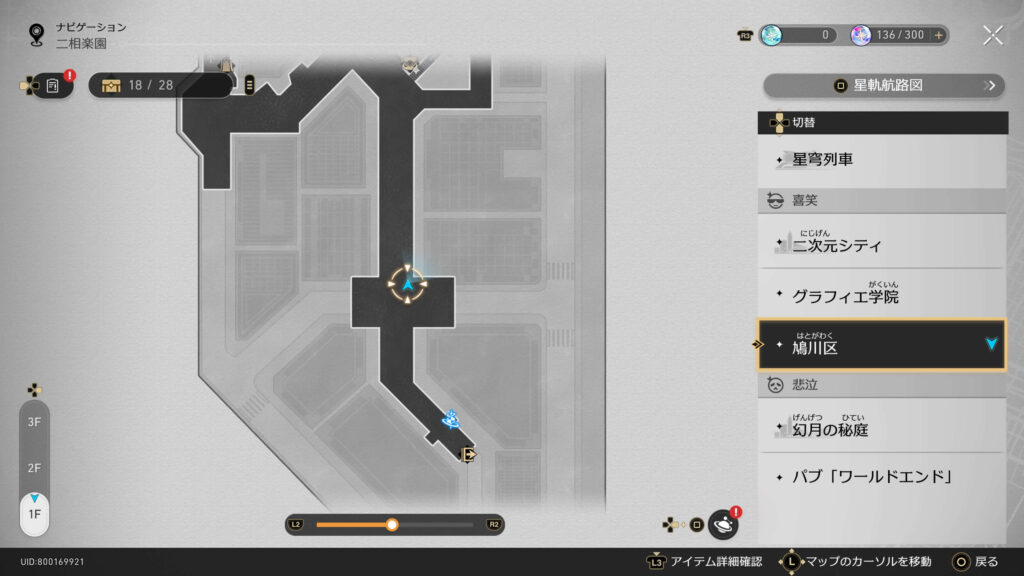Open the 星軌航路図 star rail map
The image size is (1024, 576).
884,86
